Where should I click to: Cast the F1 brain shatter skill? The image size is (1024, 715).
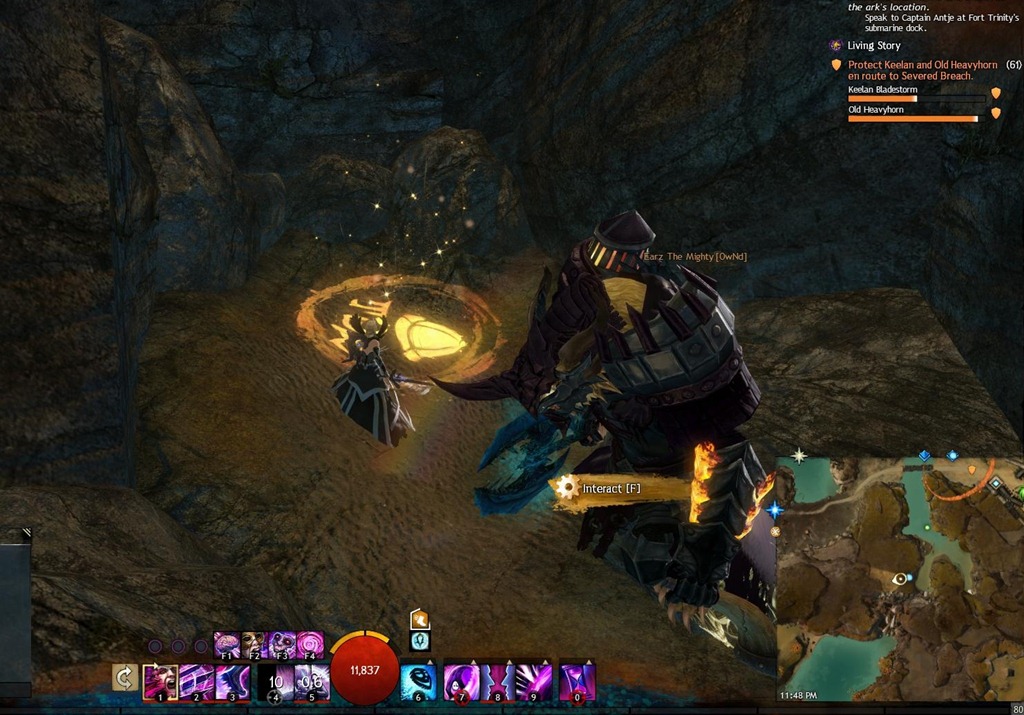point(227,645)
